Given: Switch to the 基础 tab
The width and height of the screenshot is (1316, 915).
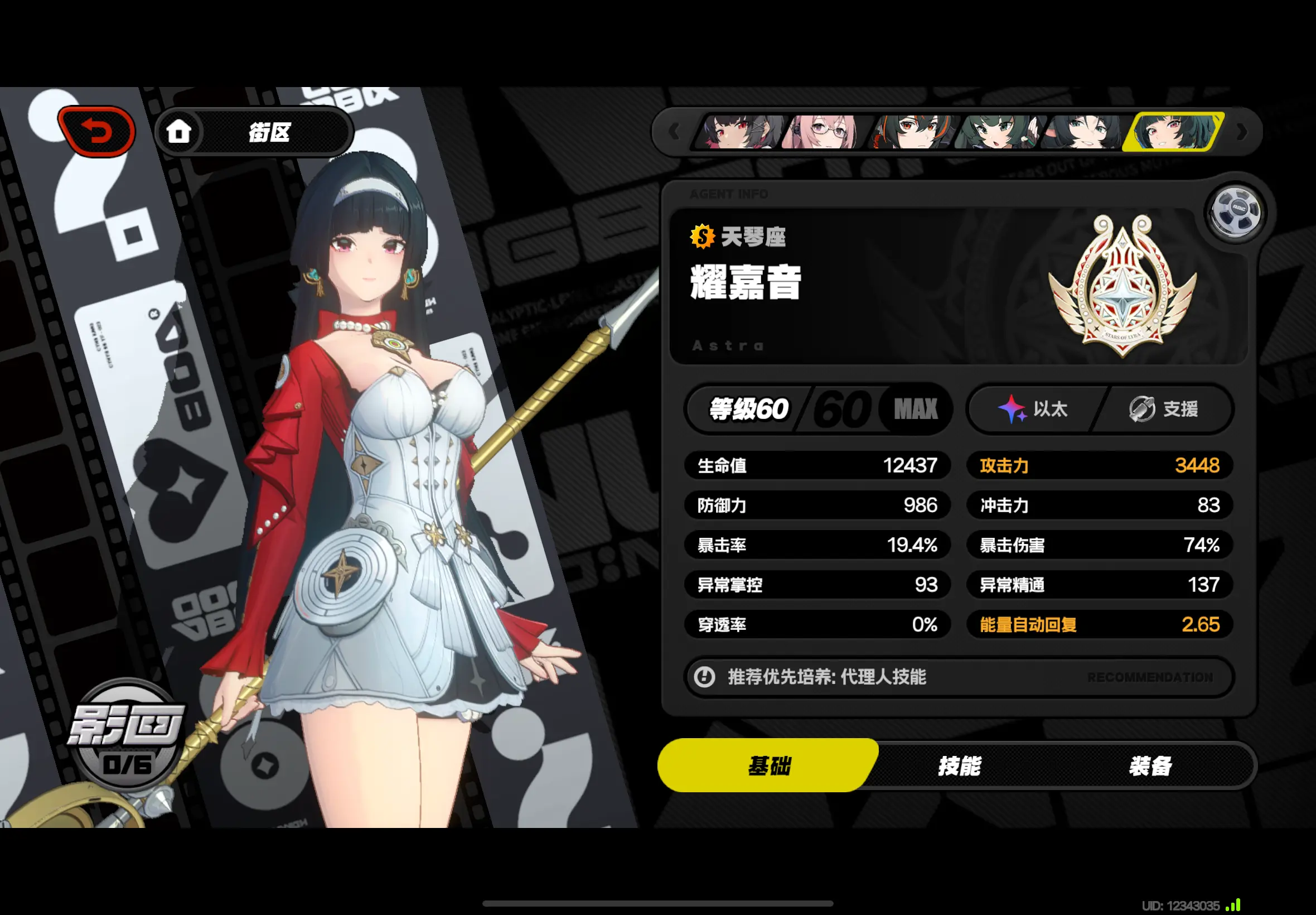Looking at the screenshot, I should (768, 766).
